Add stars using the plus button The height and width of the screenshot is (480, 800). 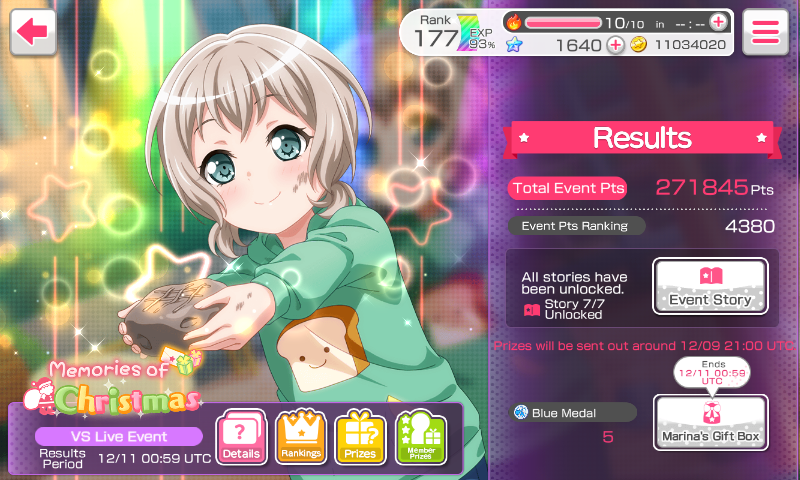coord(615,45)
